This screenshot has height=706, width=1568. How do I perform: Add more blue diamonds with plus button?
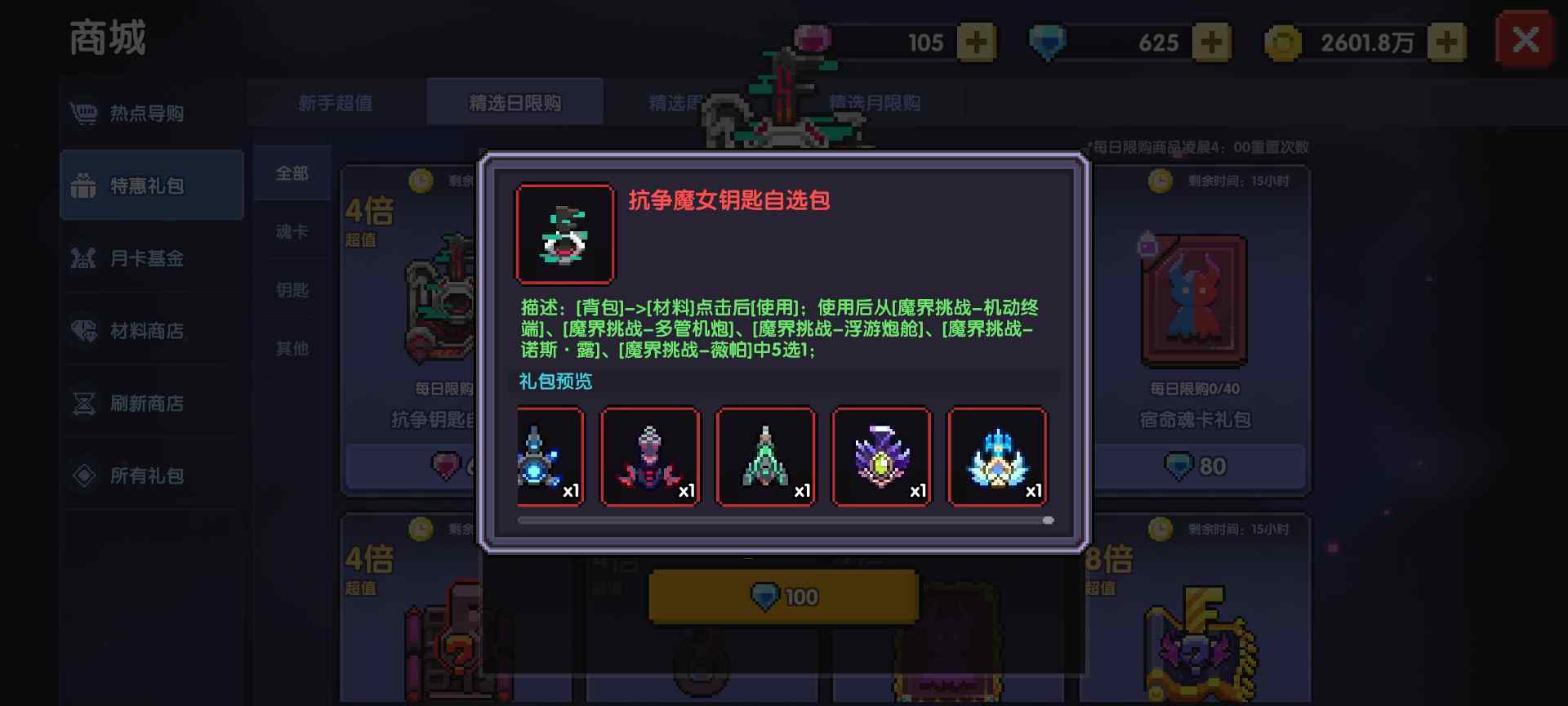pos(1211,42)
